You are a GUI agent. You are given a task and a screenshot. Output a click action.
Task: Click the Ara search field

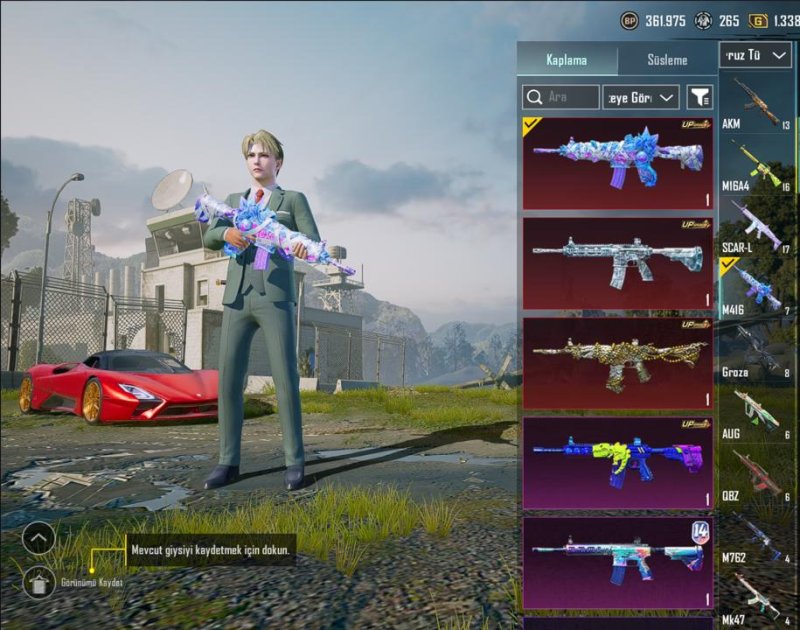(562, 97)
